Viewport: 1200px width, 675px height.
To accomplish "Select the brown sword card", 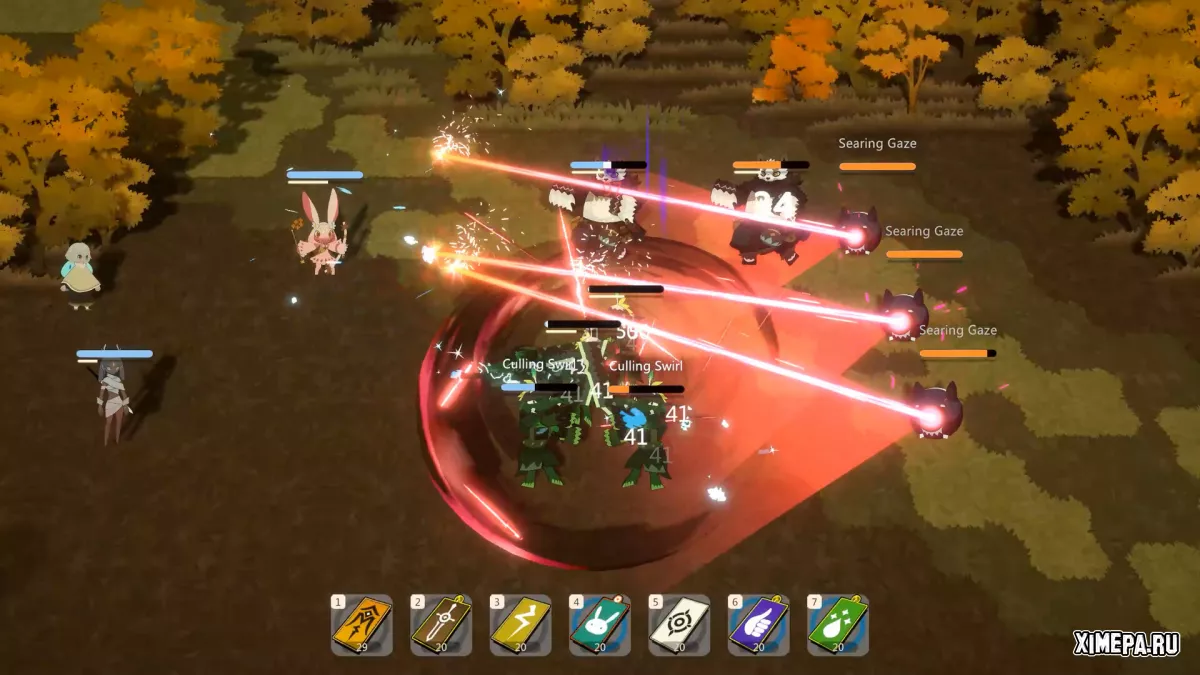I will [x=441, y=625].
